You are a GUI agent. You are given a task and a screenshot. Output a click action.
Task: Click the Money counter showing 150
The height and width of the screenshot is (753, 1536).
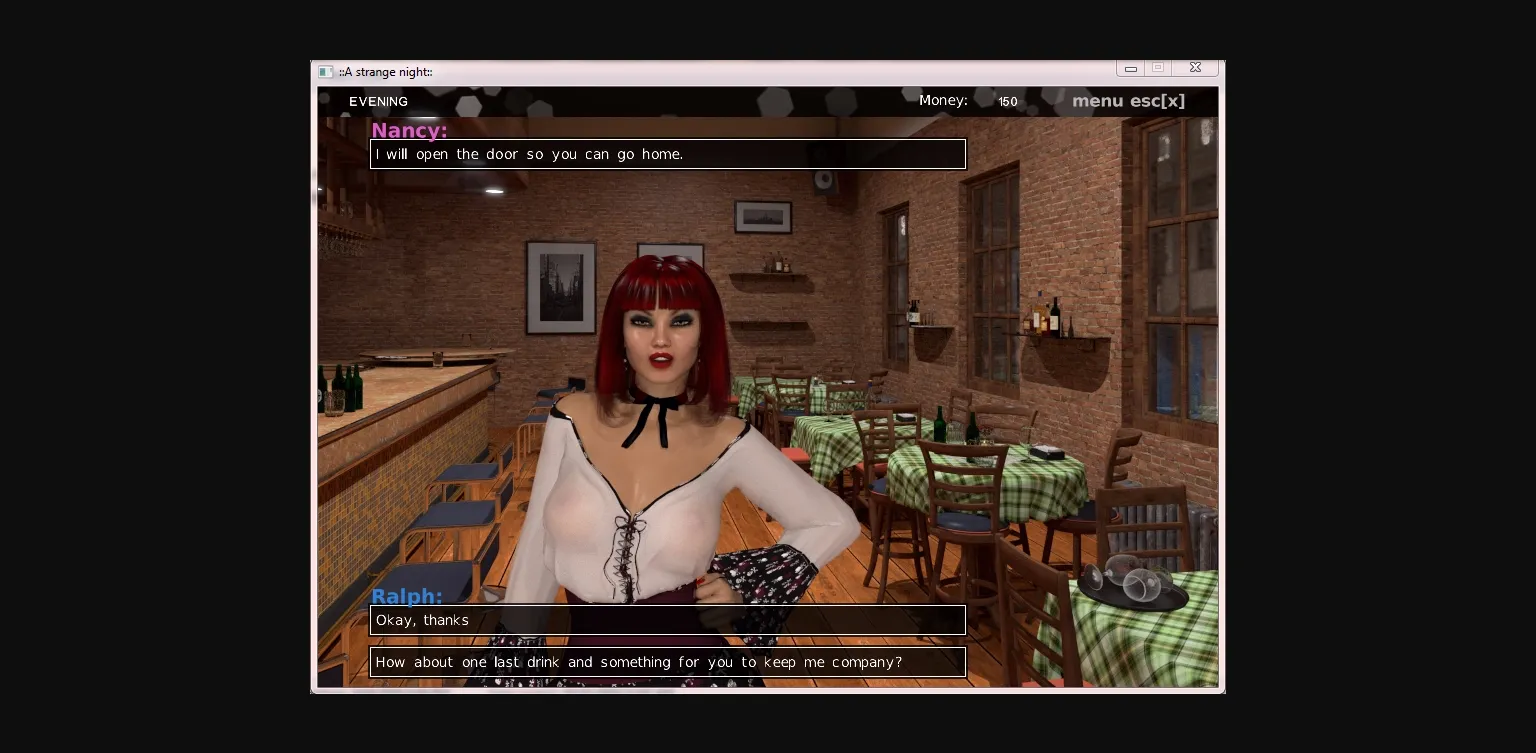click(x=1007, y=101)
